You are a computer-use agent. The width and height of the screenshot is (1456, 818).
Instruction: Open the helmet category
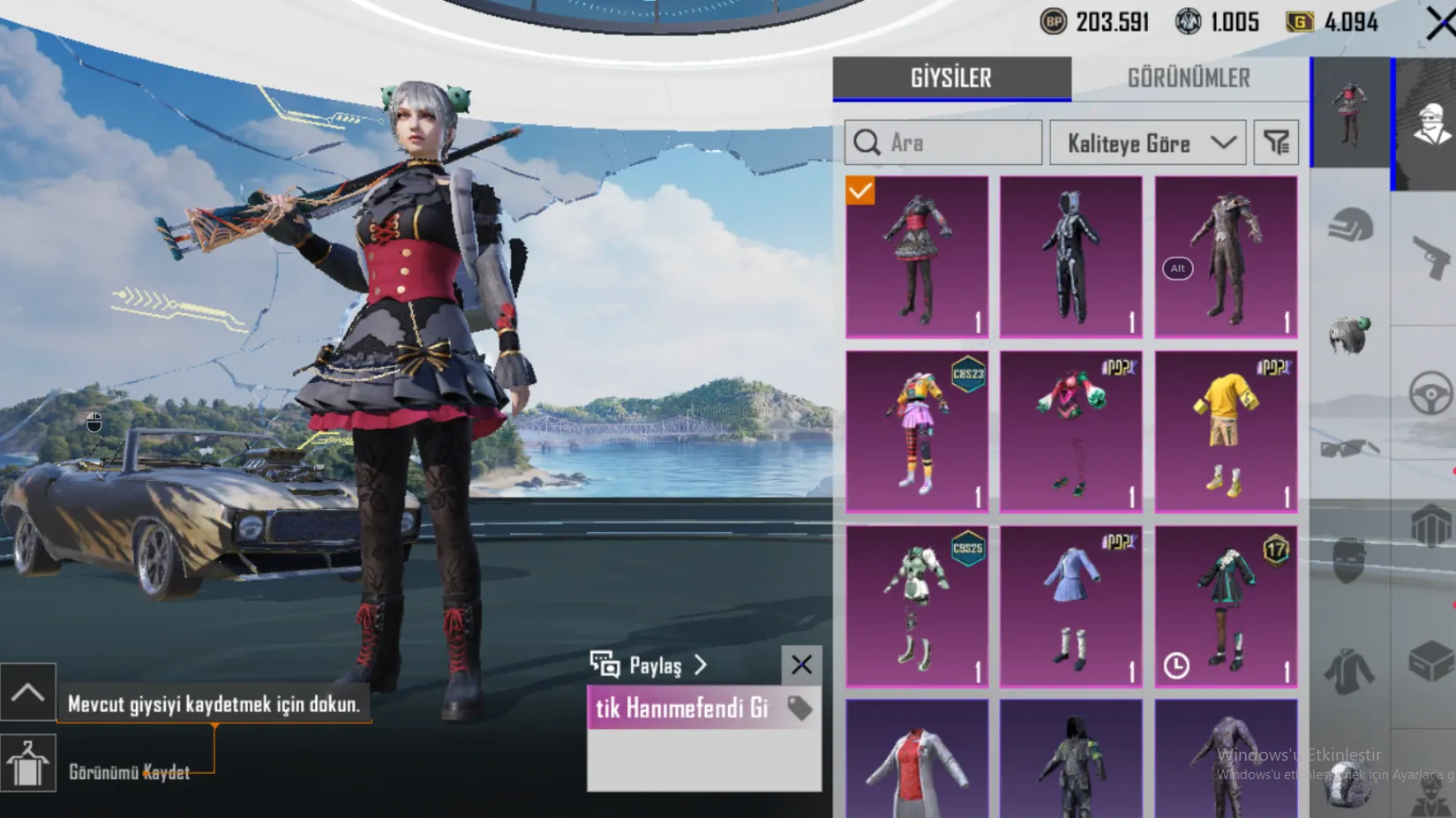[1350, 226]
